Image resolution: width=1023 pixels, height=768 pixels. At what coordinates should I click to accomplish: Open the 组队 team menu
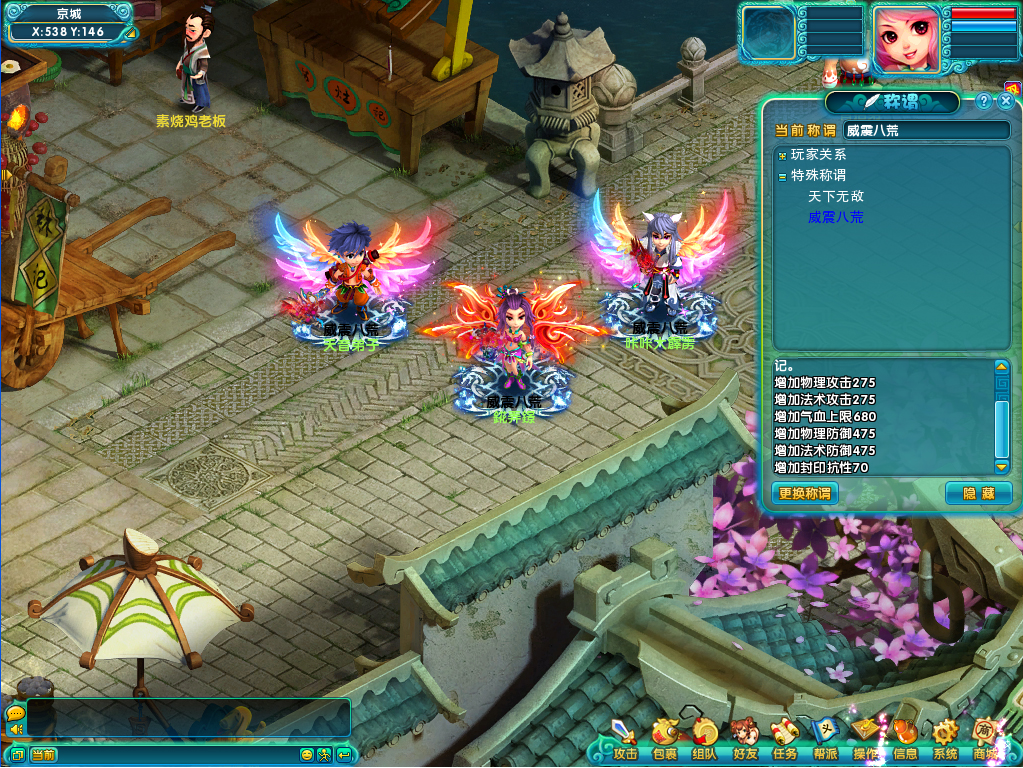click(704, 740)
